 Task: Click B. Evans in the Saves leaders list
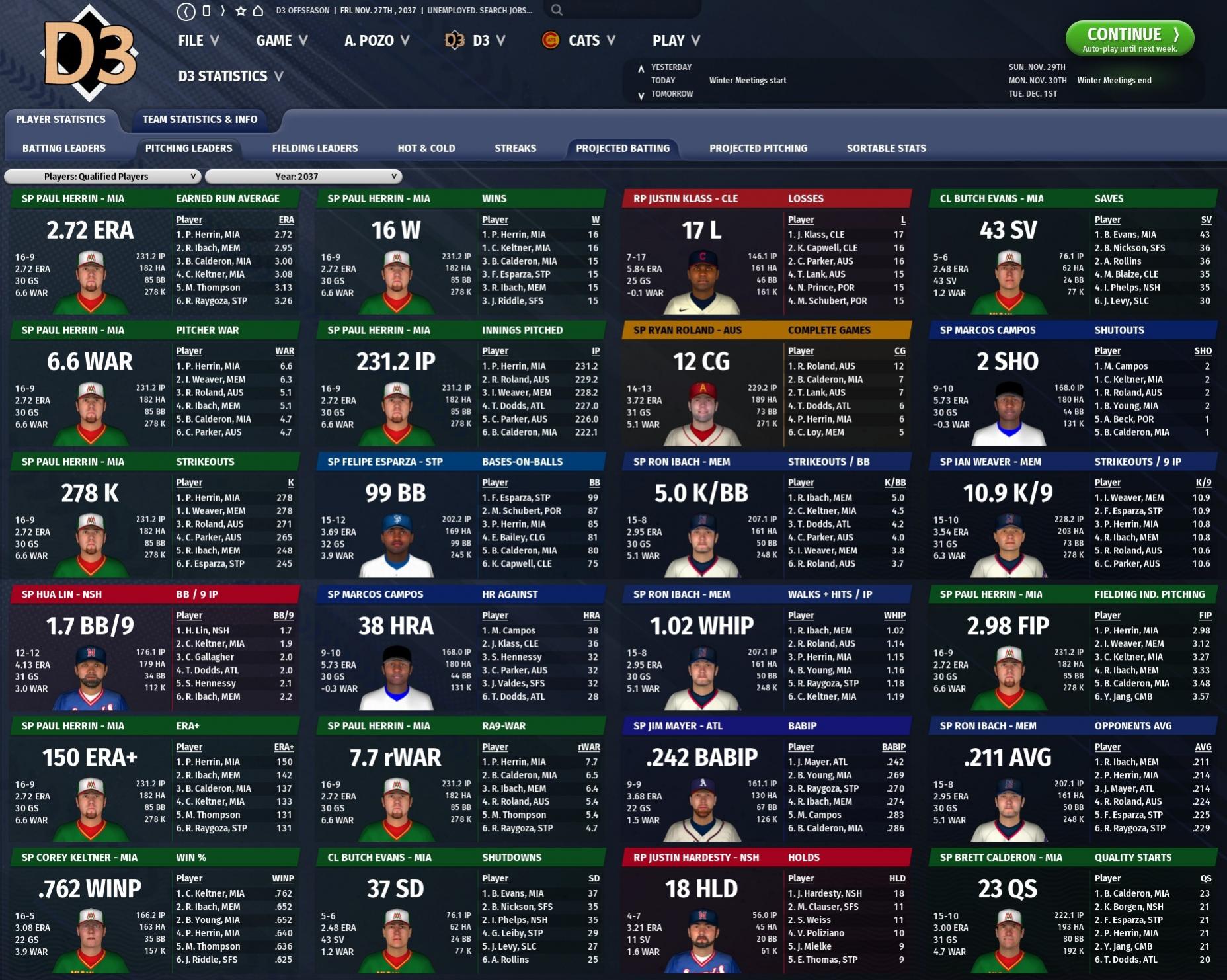[x=1129, y=235]
